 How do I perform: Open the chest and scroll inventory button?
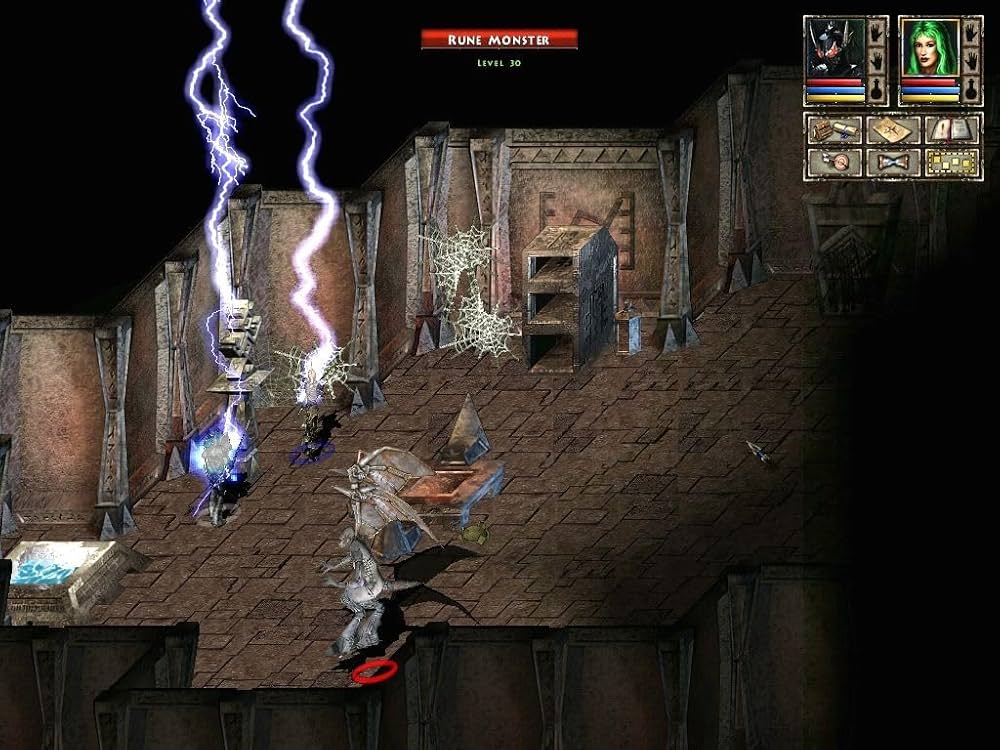click(833, 130)
